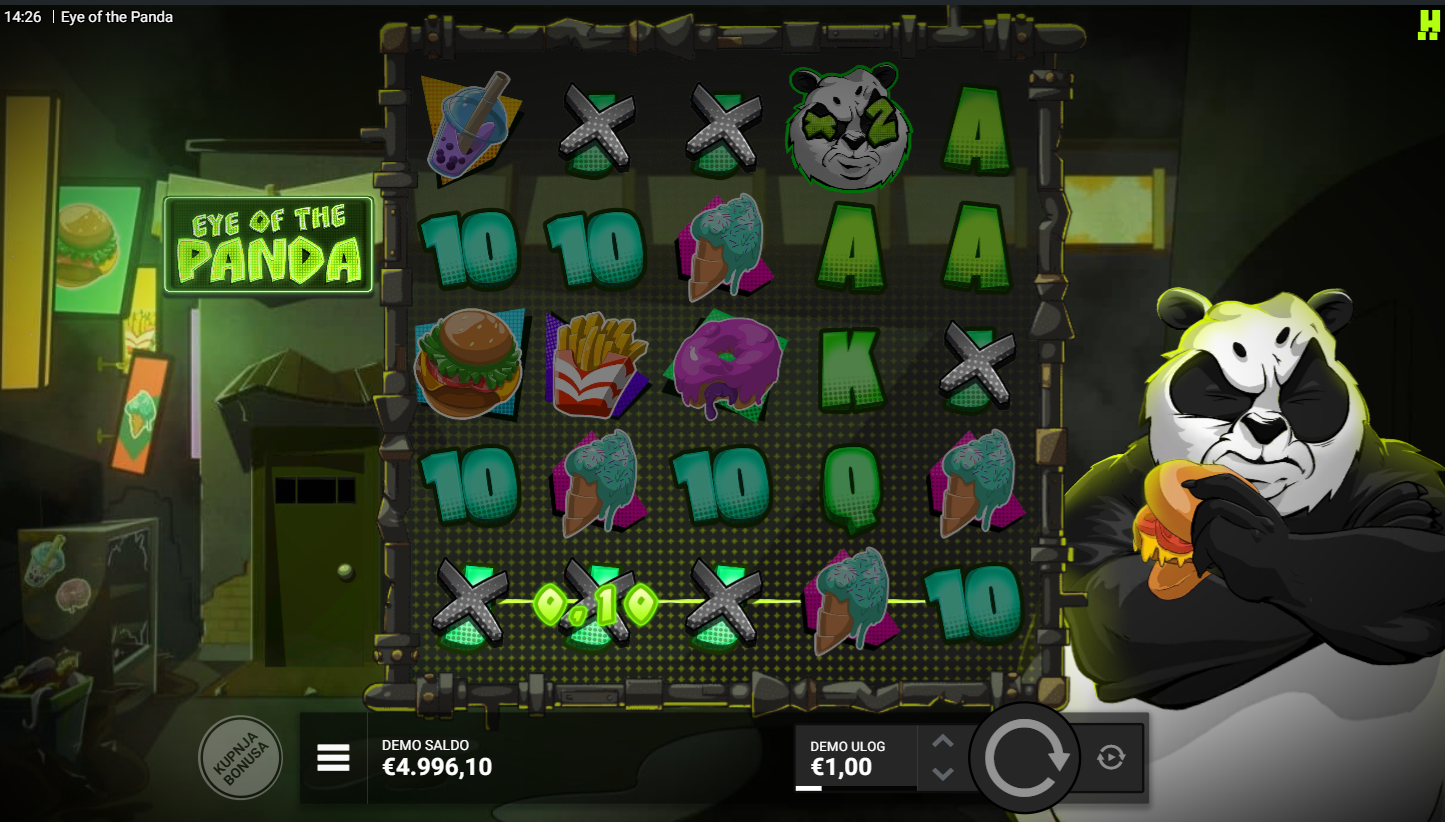This screenshot has width=1445, height=822.
Task: Open the hamburger menu
Action: 333,758
